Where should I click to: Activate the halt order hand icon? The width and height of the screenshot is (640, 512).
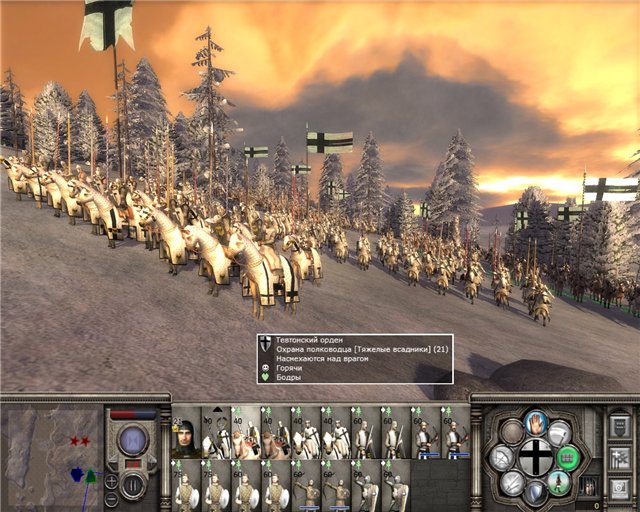pos(536,422)
